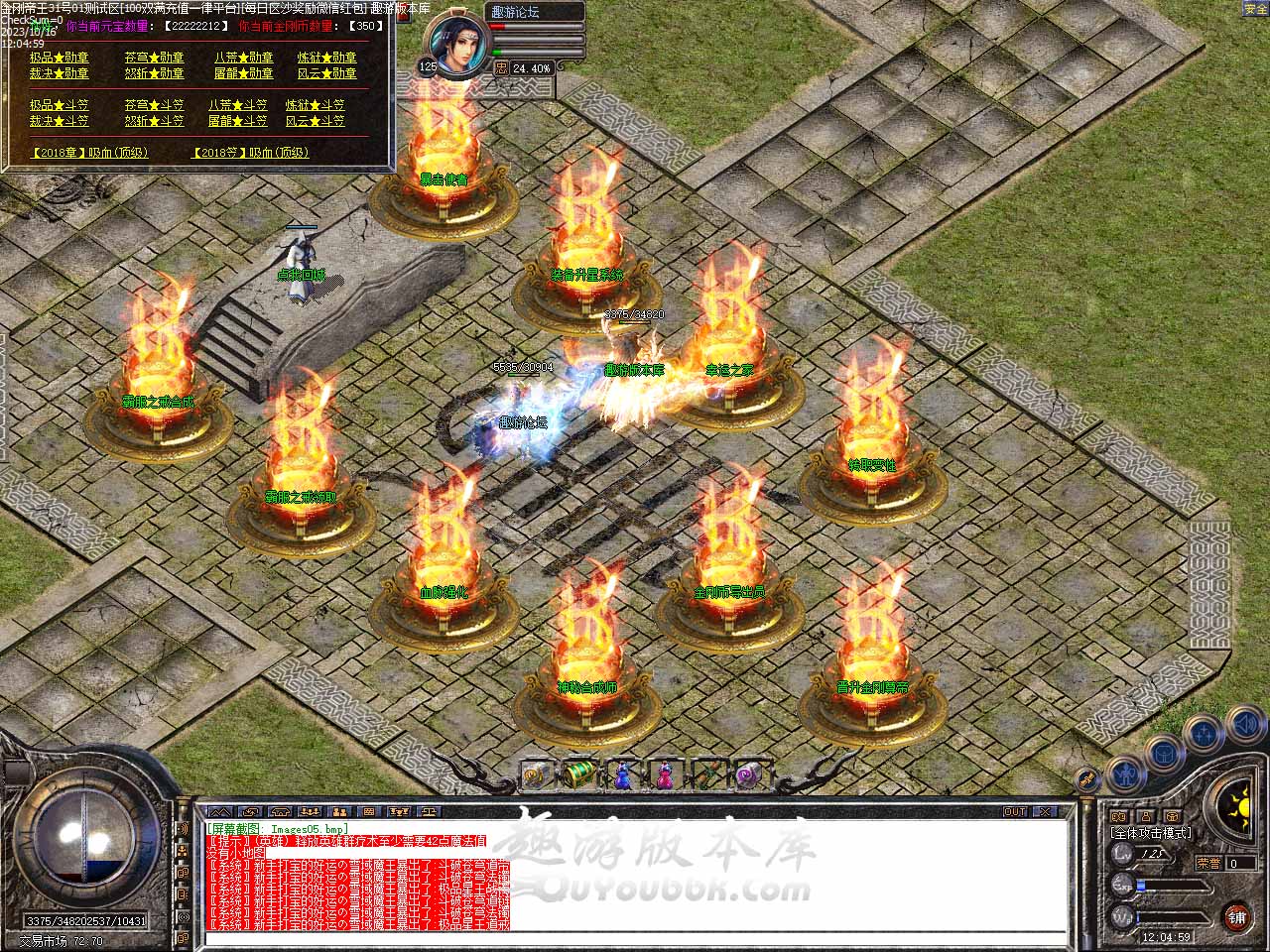Open the 炼狱★勋章 link
This screenshot has width=1270, height=952.
coord(326,58)
